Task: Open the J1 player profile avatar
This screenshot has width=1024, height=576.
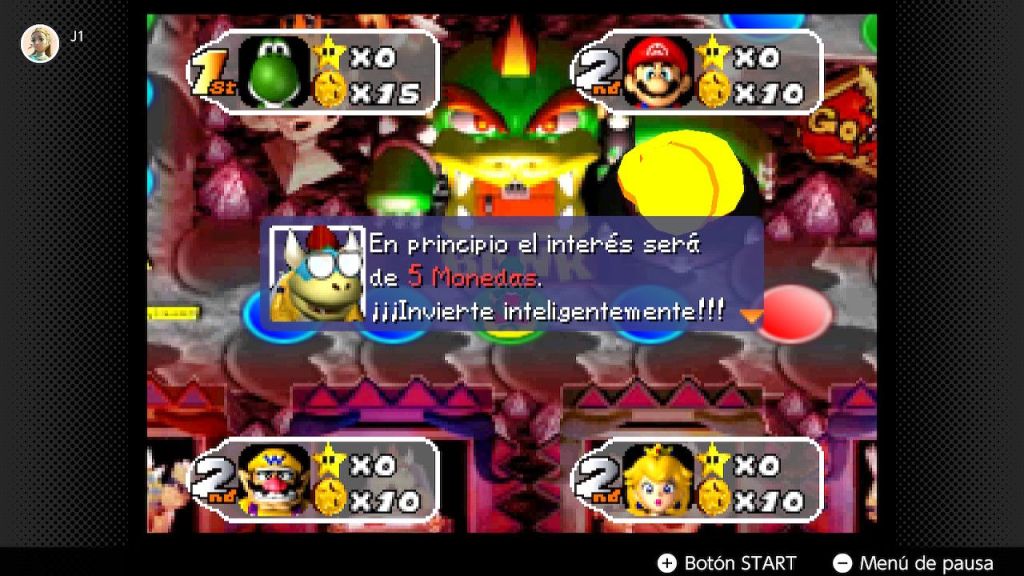Action: click(x=40, y=44)
